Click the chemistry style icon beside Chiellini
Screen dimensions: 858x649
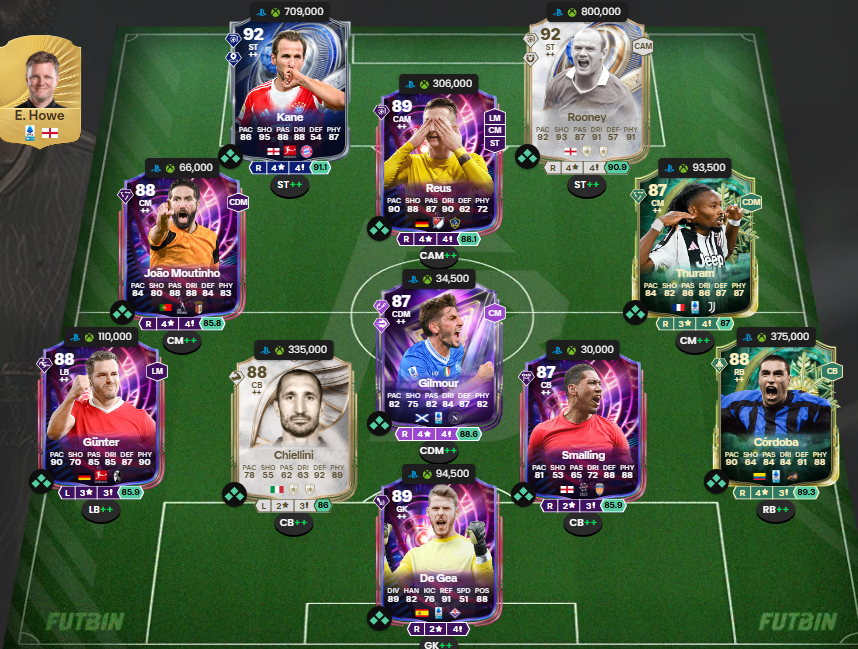(232, 495)
